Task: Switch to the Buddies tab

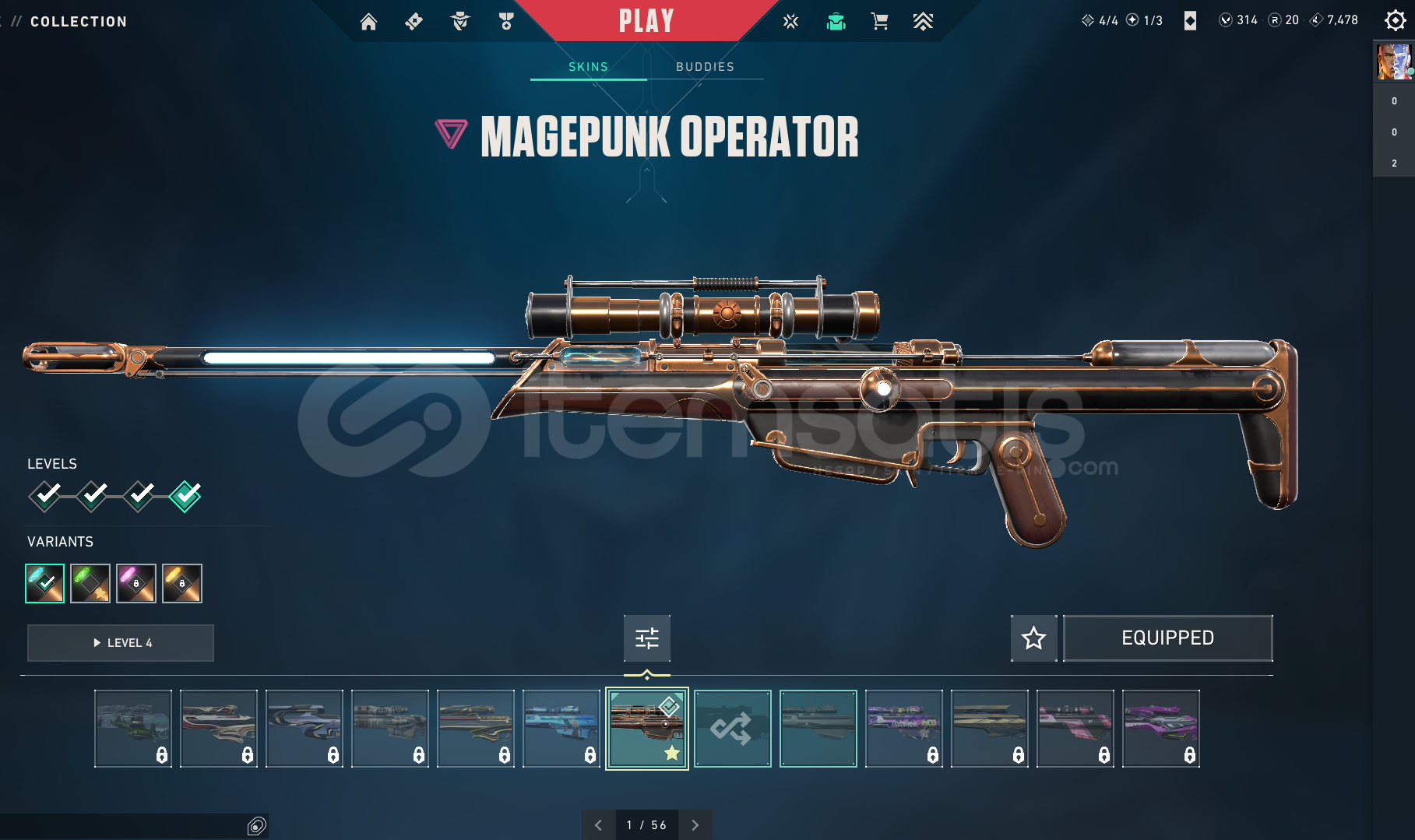Action: 705,67
